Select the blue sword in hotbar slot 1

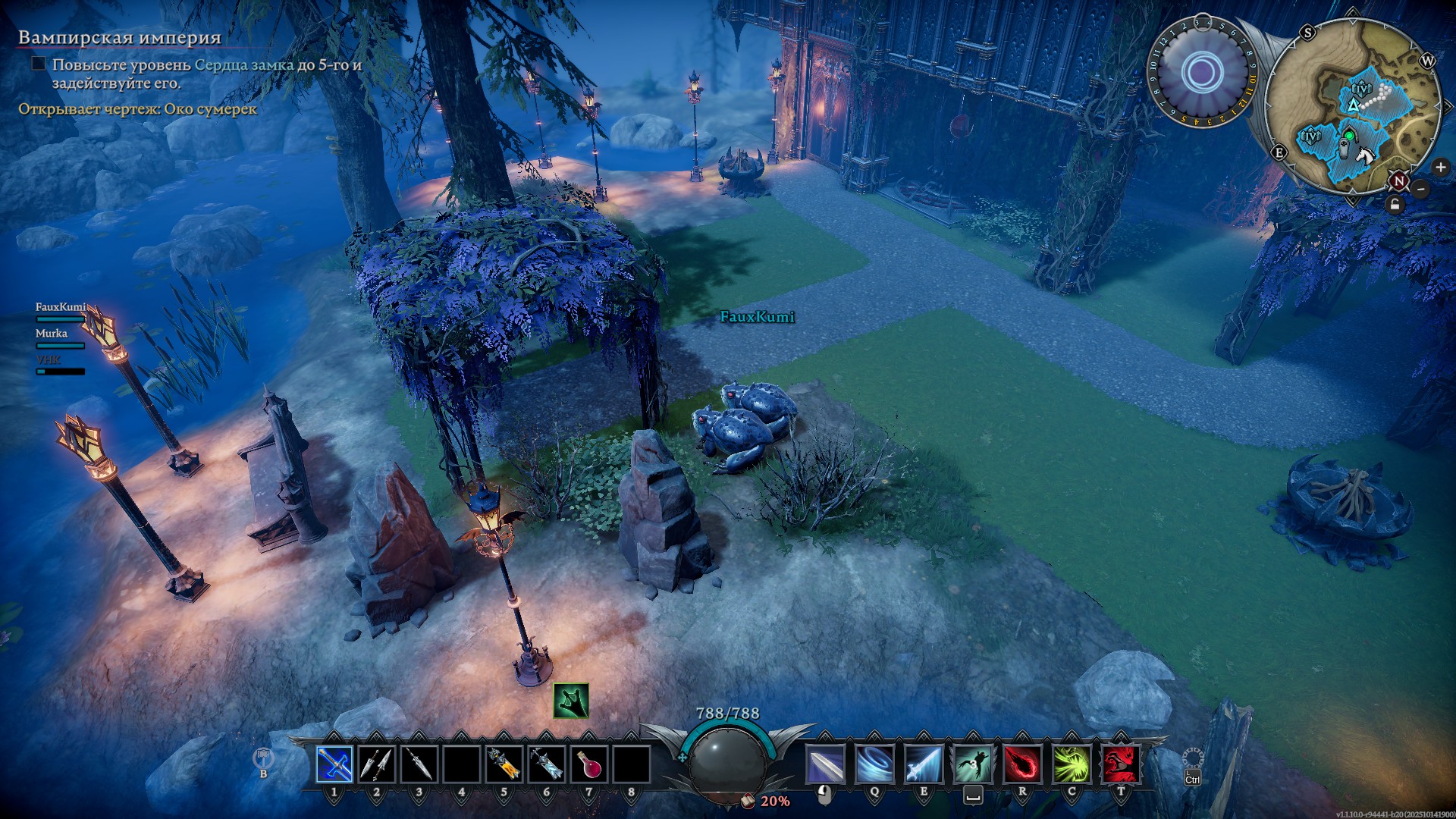click(x=334, y=764)
